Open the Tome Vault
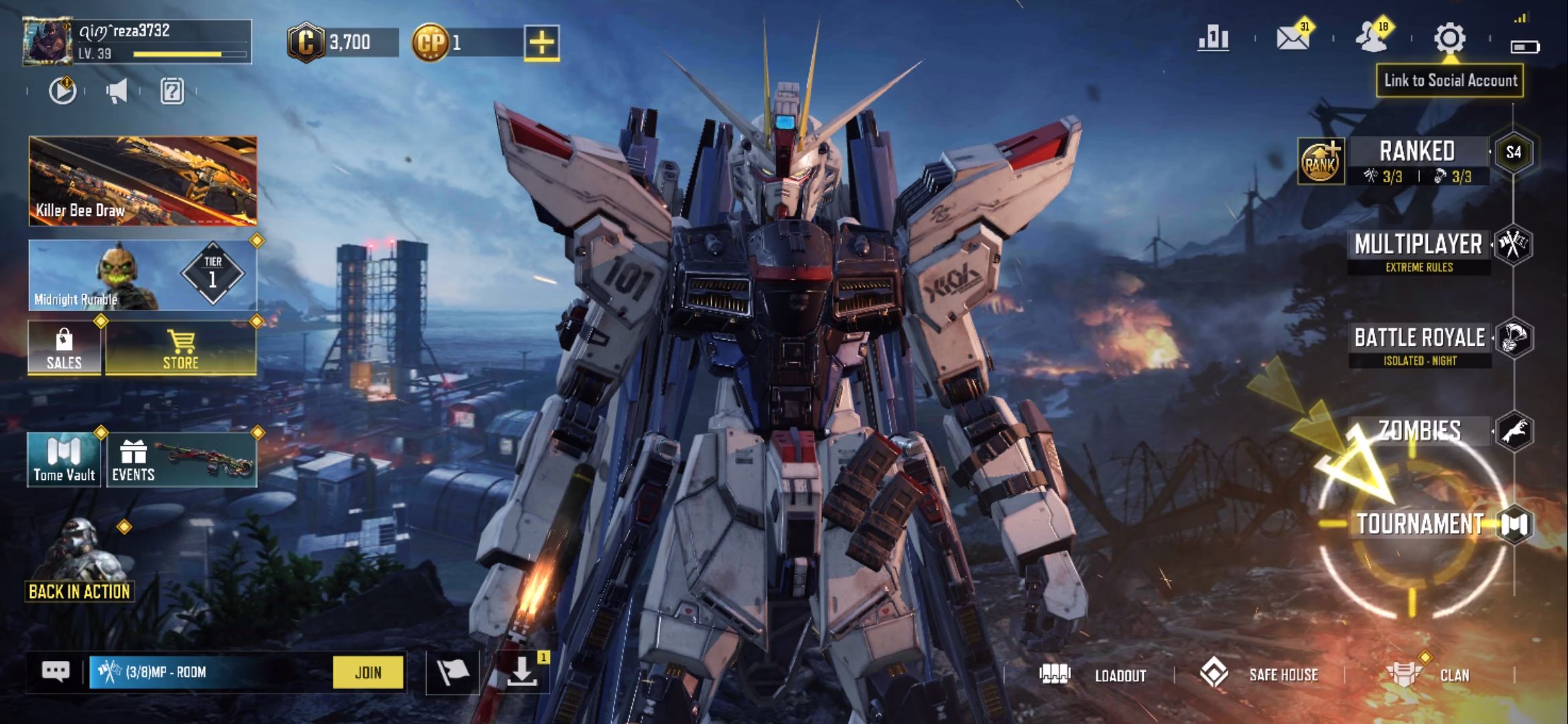Image resolution: width=1568 pixels, height=724 pixels. pyautogui.click(x=64, y=460)
